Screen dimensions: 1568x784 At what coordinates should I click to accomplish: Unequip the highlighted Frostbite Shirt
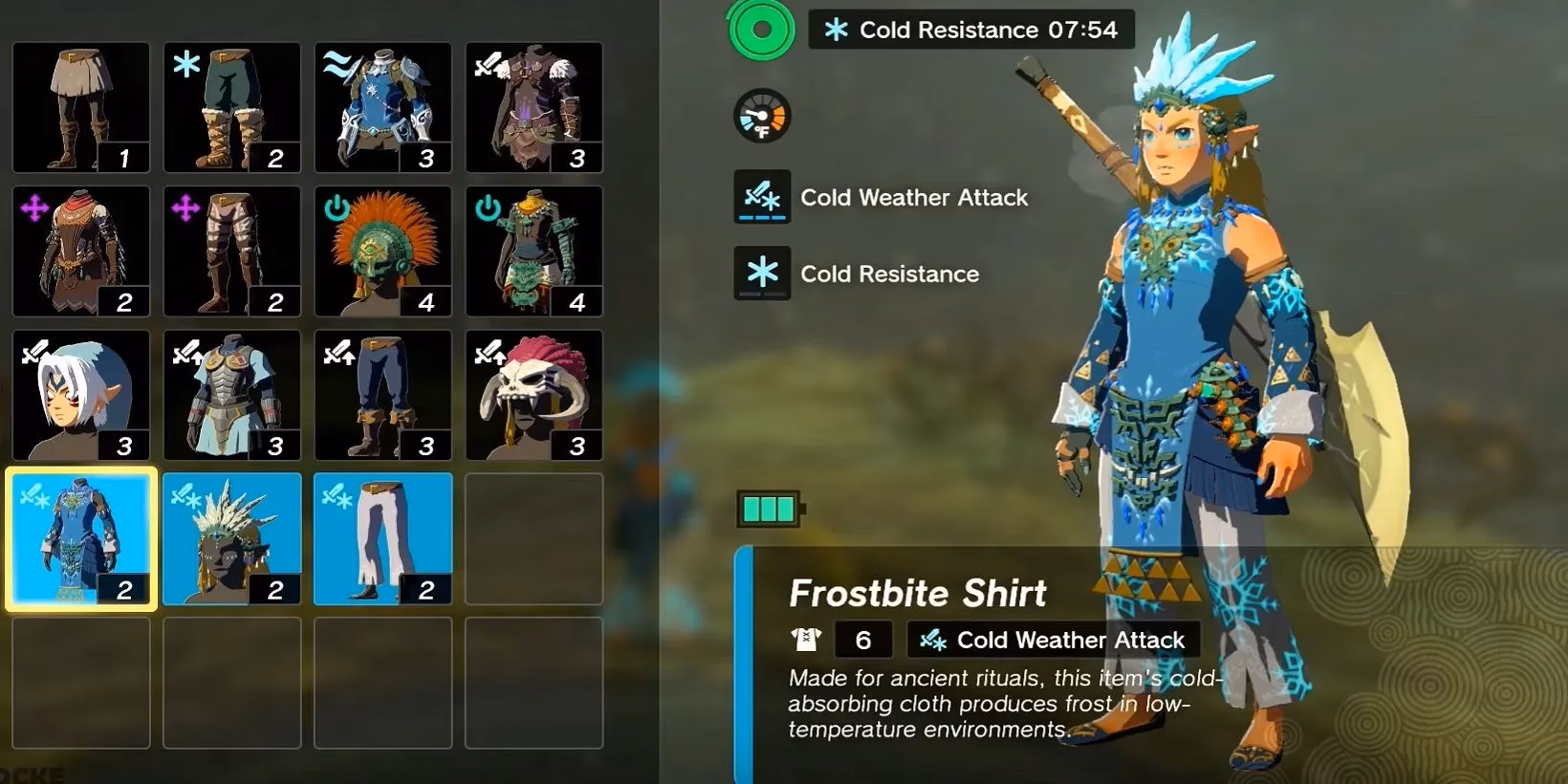click(x=81, y=538)
